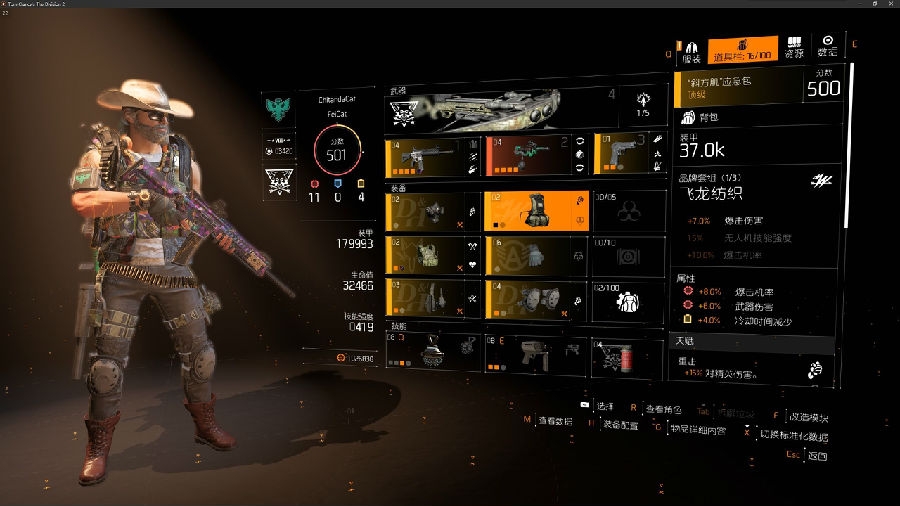This screenshot has width=900, height=506.
Task: Select the primary assault rifle slot
Action: tap(432, 155)
